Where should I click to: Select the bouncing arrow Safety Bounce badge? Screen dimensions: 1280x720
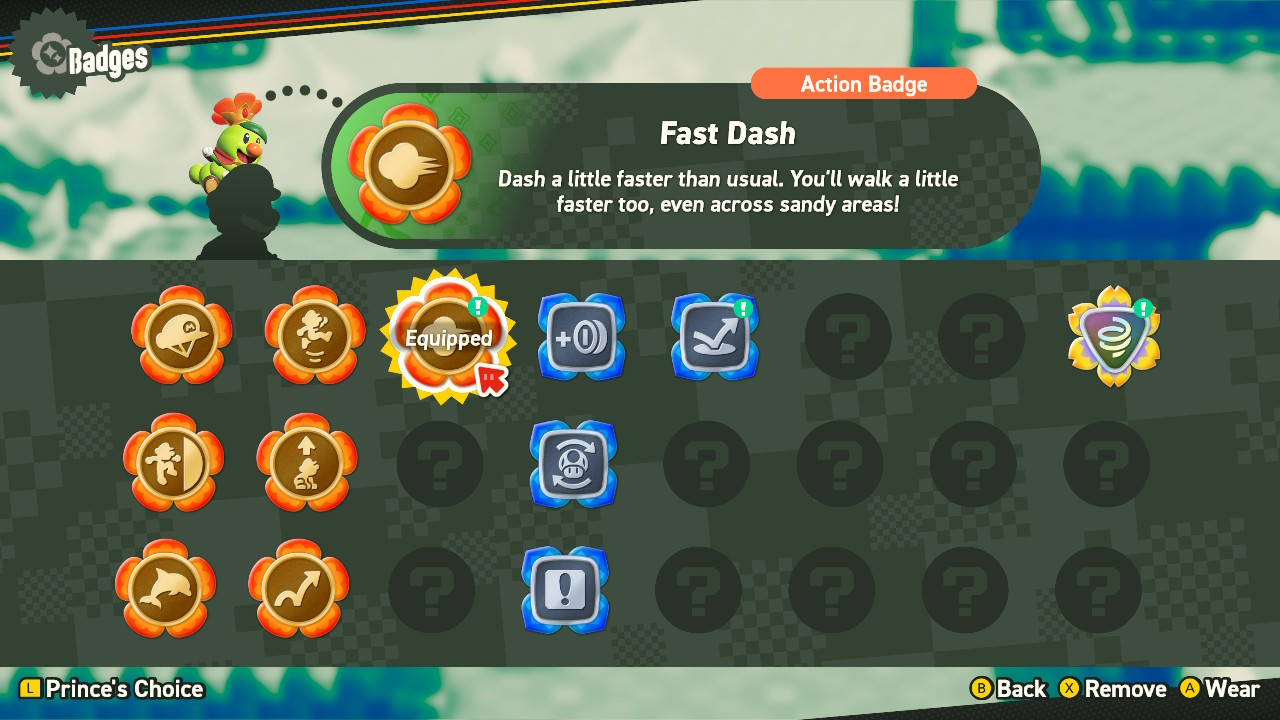click(713, 338)
